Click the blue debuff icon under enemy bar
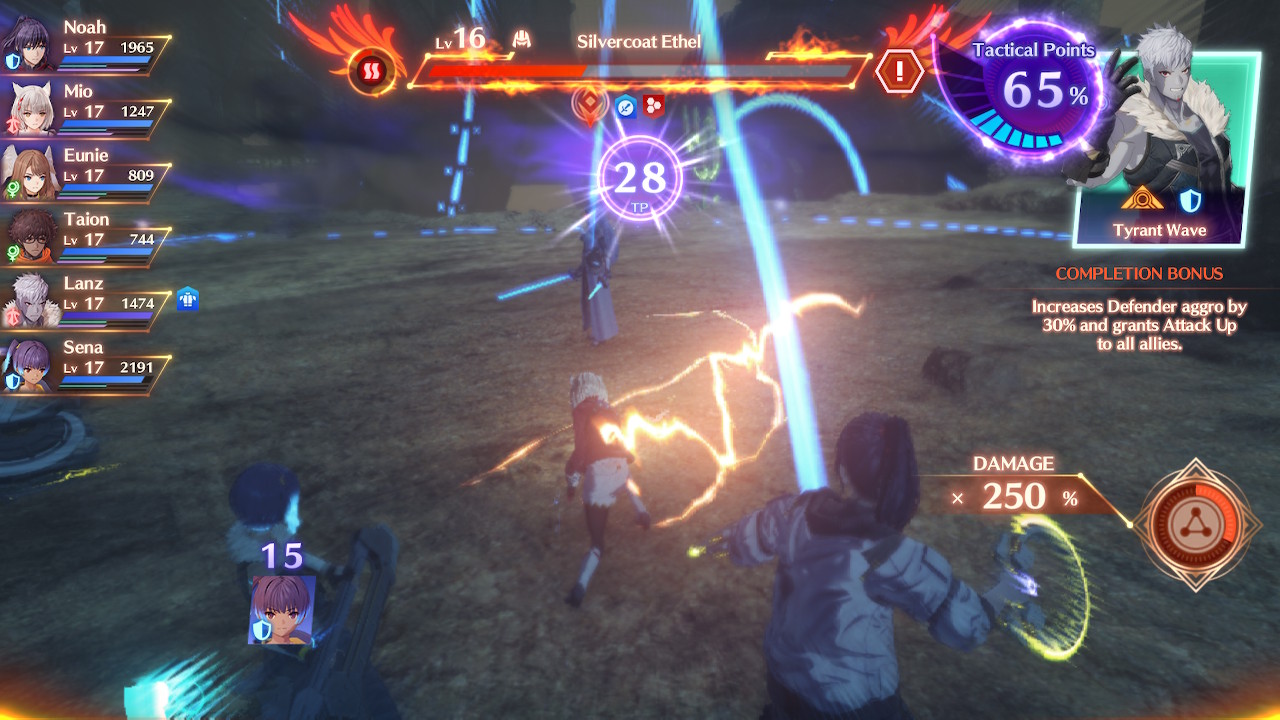Image resolution: width=1280 pixels, height=720 pixels. (x=626, y=105)
